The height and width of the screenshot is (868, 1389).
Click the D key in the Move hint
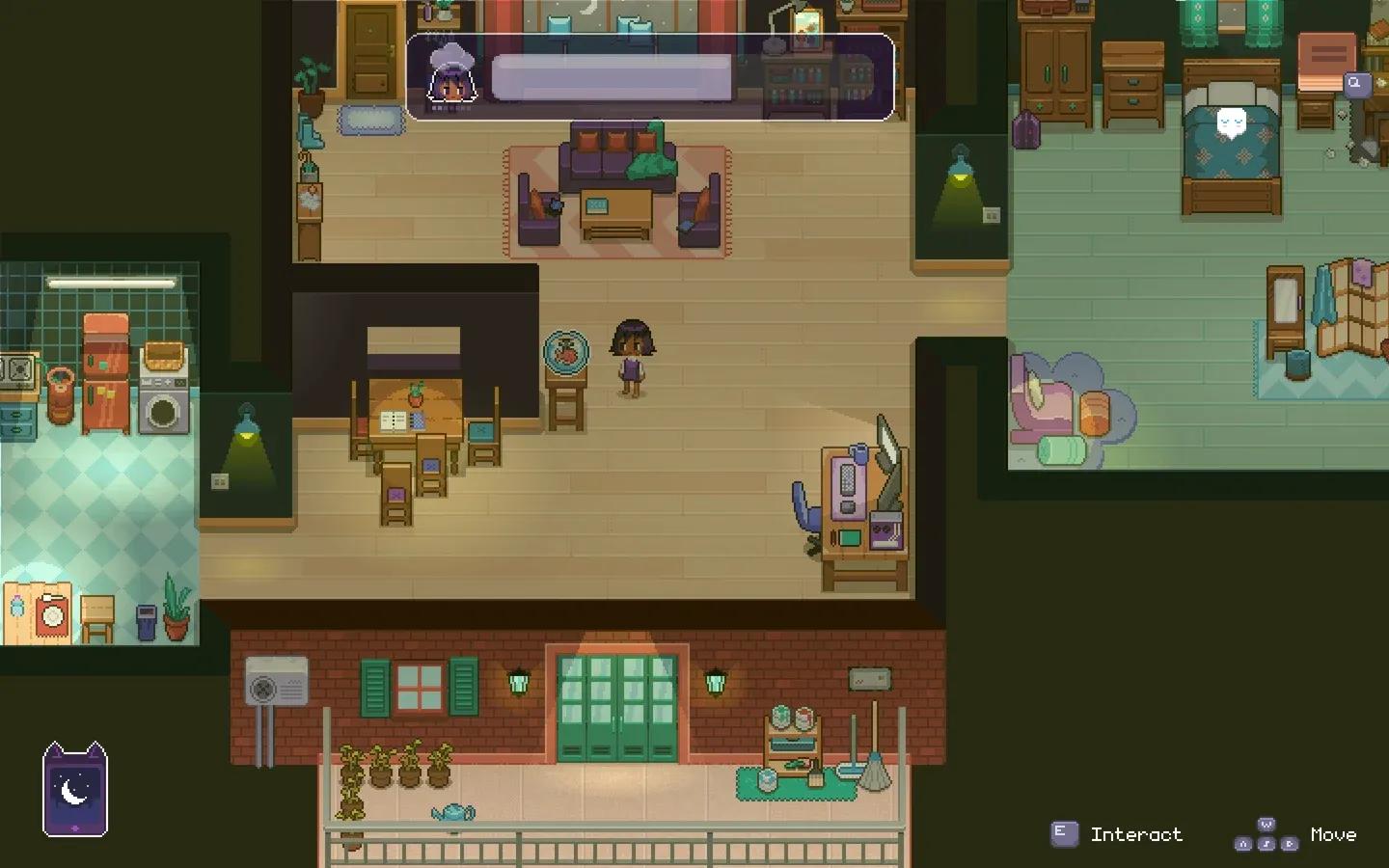tap(1290, 844)
